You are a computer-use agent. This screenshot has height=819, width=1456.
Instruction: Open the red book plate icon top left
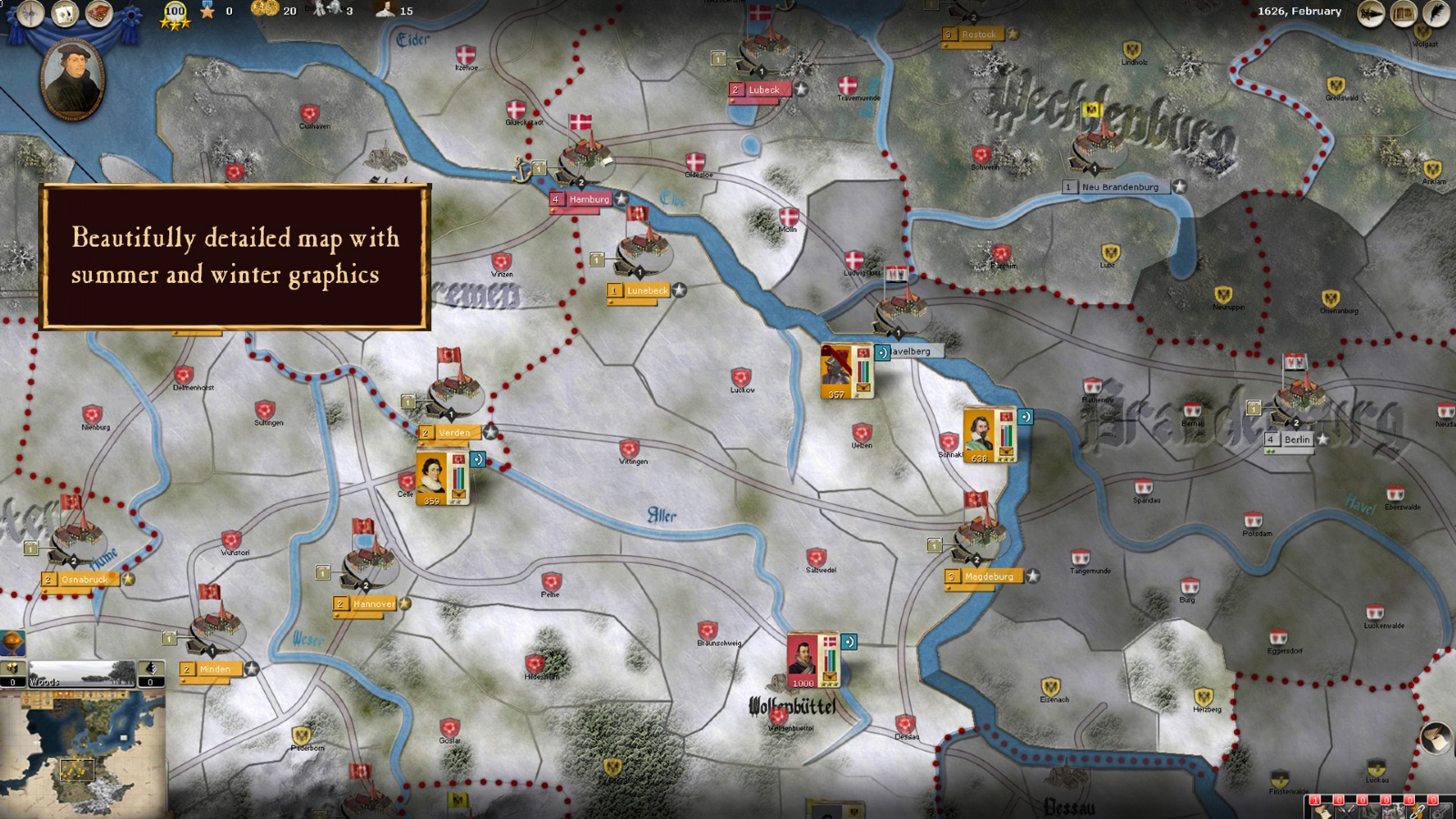(x=99, y=12)
